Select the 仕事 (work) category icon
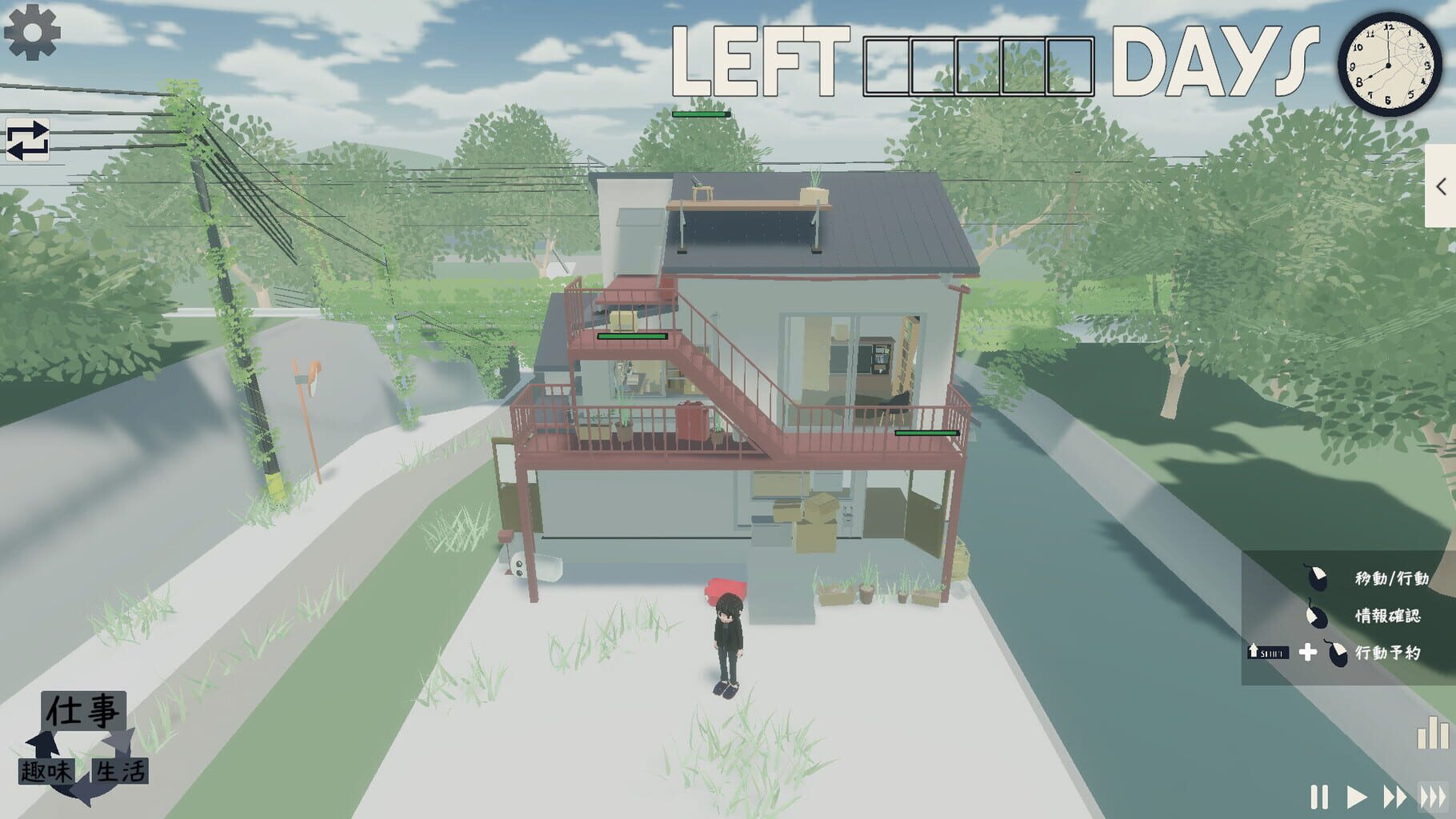 [x=84, y=709]
